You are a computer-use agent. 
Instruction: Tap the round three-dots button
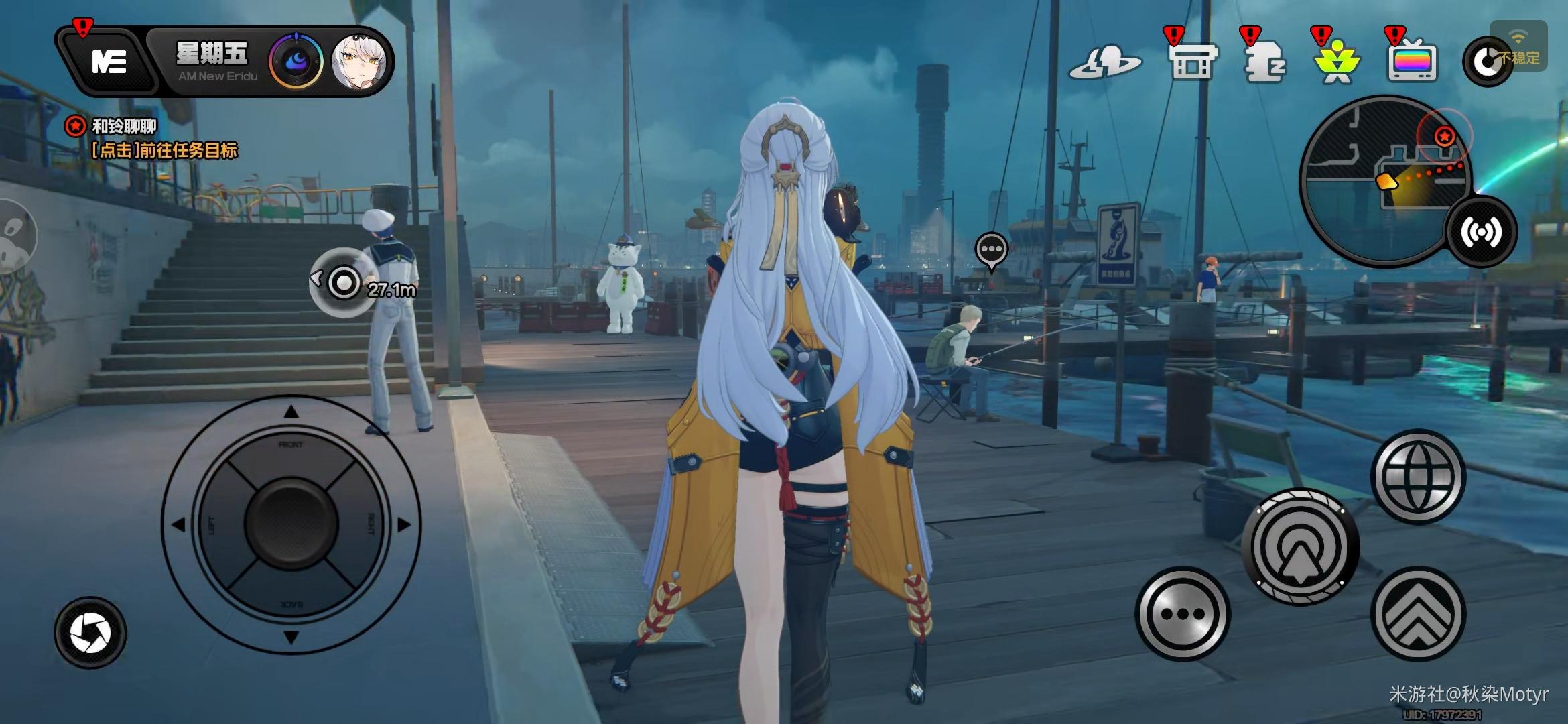1183,613
